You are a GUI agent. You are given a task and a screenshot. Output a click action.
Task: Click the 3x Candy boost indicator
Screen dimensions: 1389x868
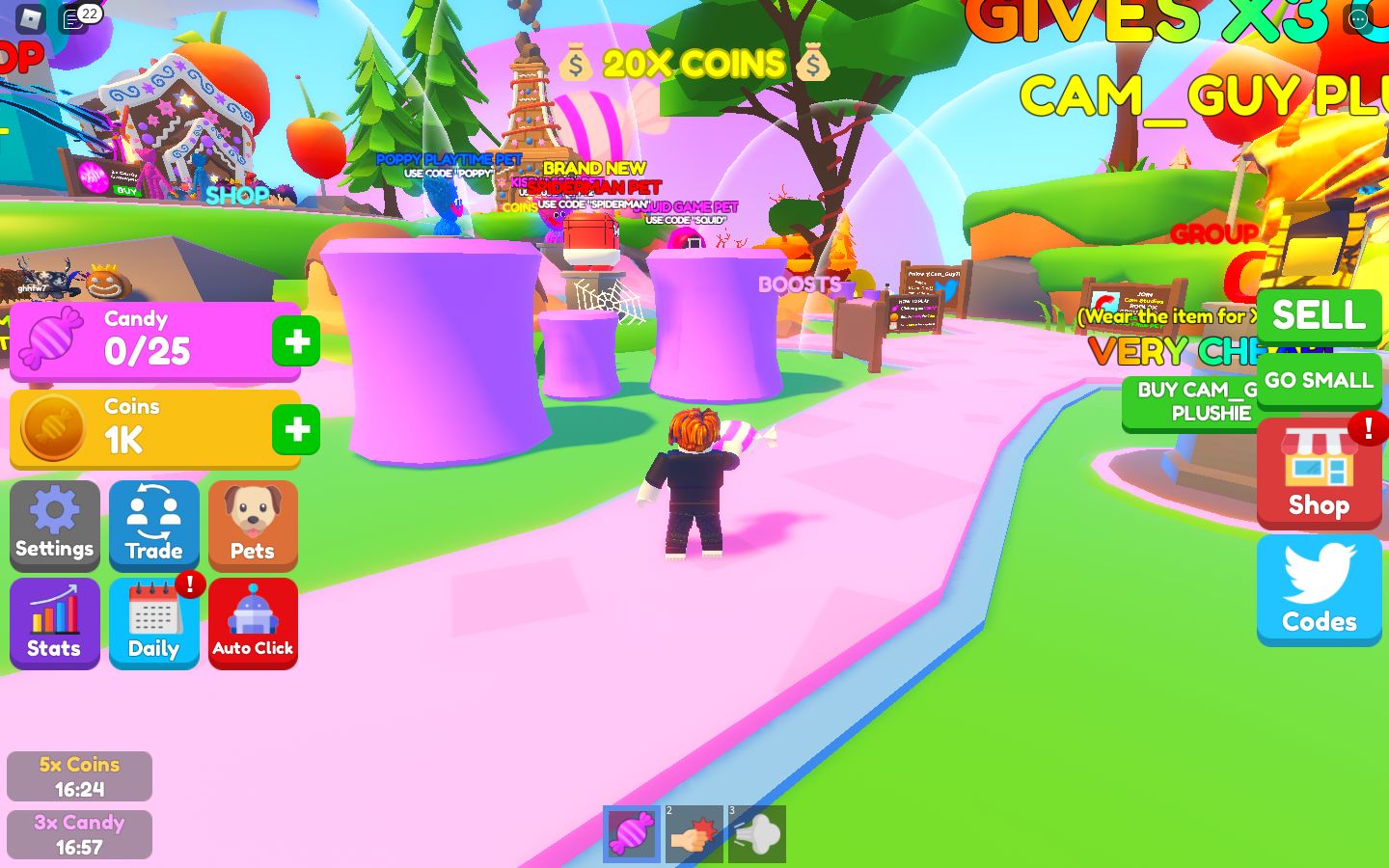78,833
